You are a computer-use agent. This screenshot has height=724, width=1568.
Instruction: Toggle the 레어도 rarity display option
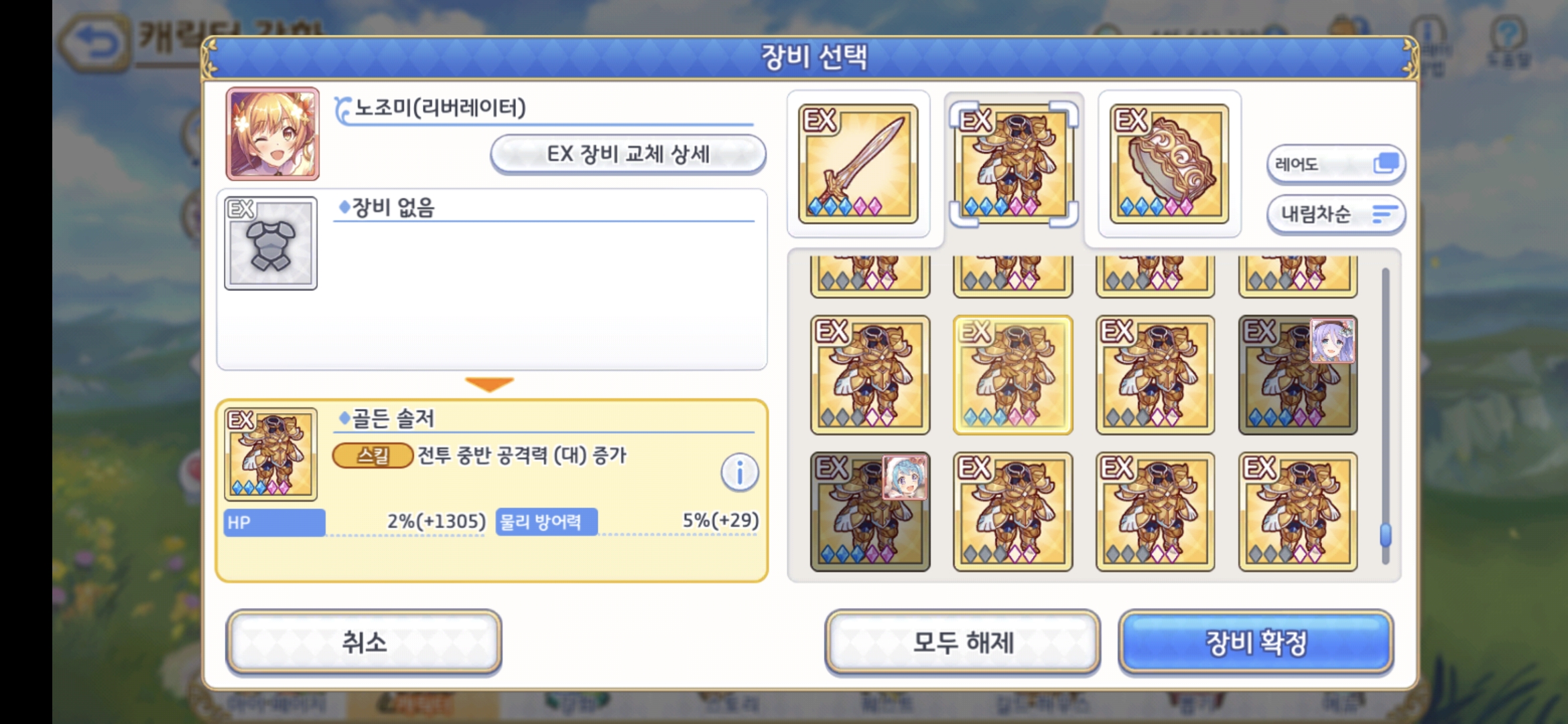1335,162
